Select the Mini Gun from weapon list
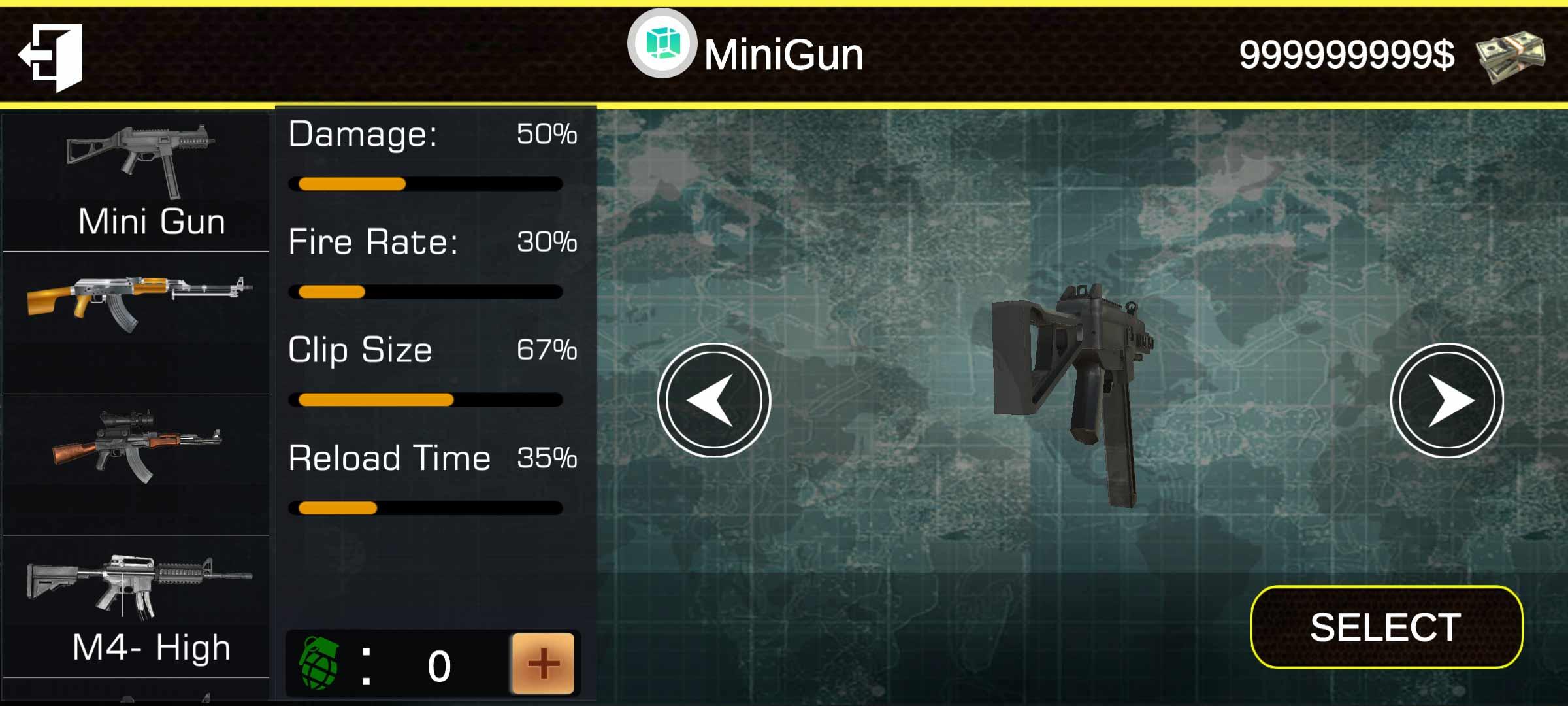Screen dimensions: 1568x706 [x=137, y=182]
